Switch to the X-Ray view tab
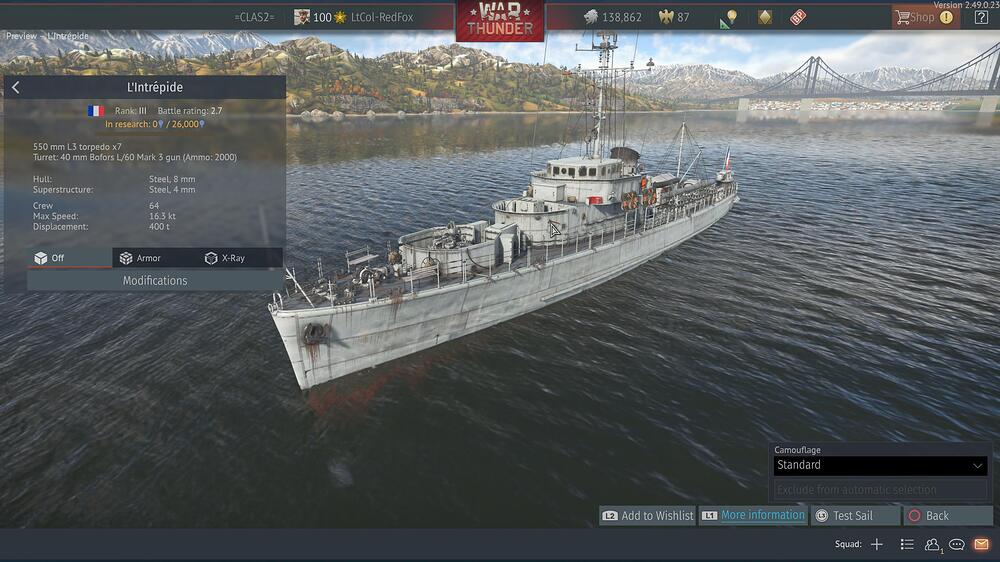The height and width of the screenshot is (562, 1000). click(225, 258)
